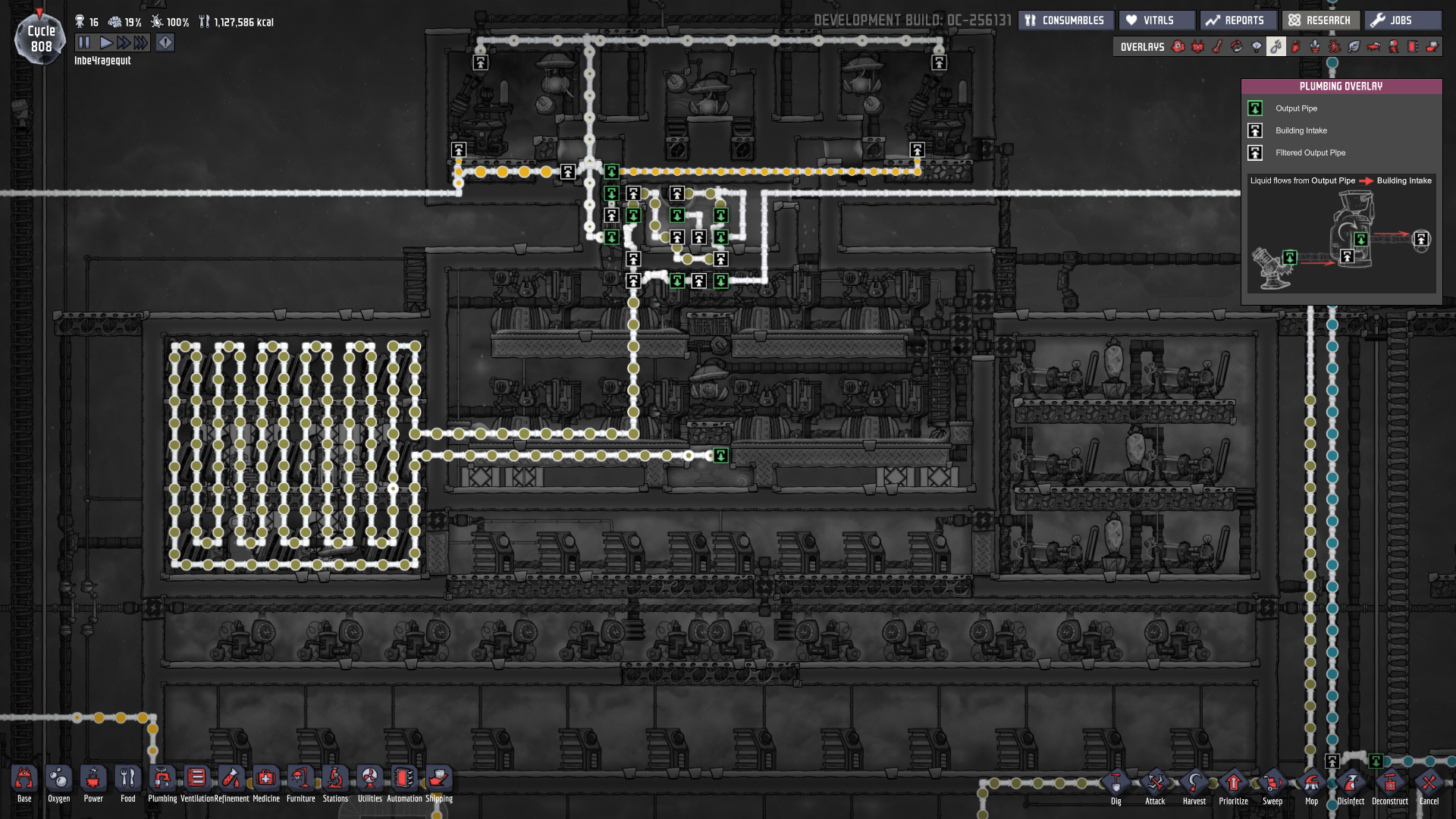Open the Vitals panel
Viewport: 1456px width, 819px height.
[1156, 20]
